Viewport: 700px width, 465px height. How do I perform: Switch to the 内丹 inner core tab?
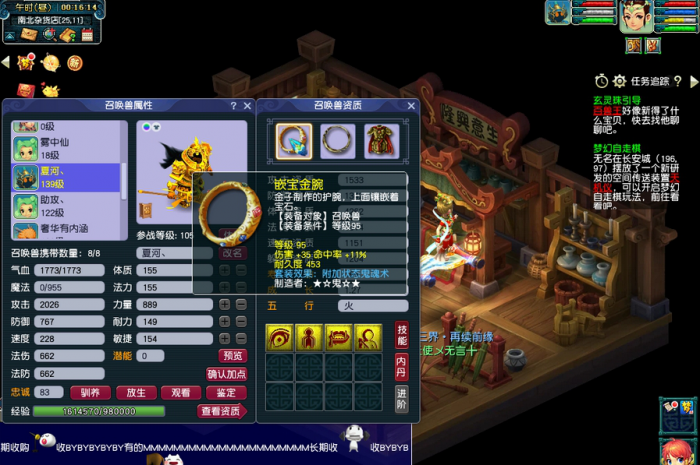pyautogui.click(x=401, y=365)
